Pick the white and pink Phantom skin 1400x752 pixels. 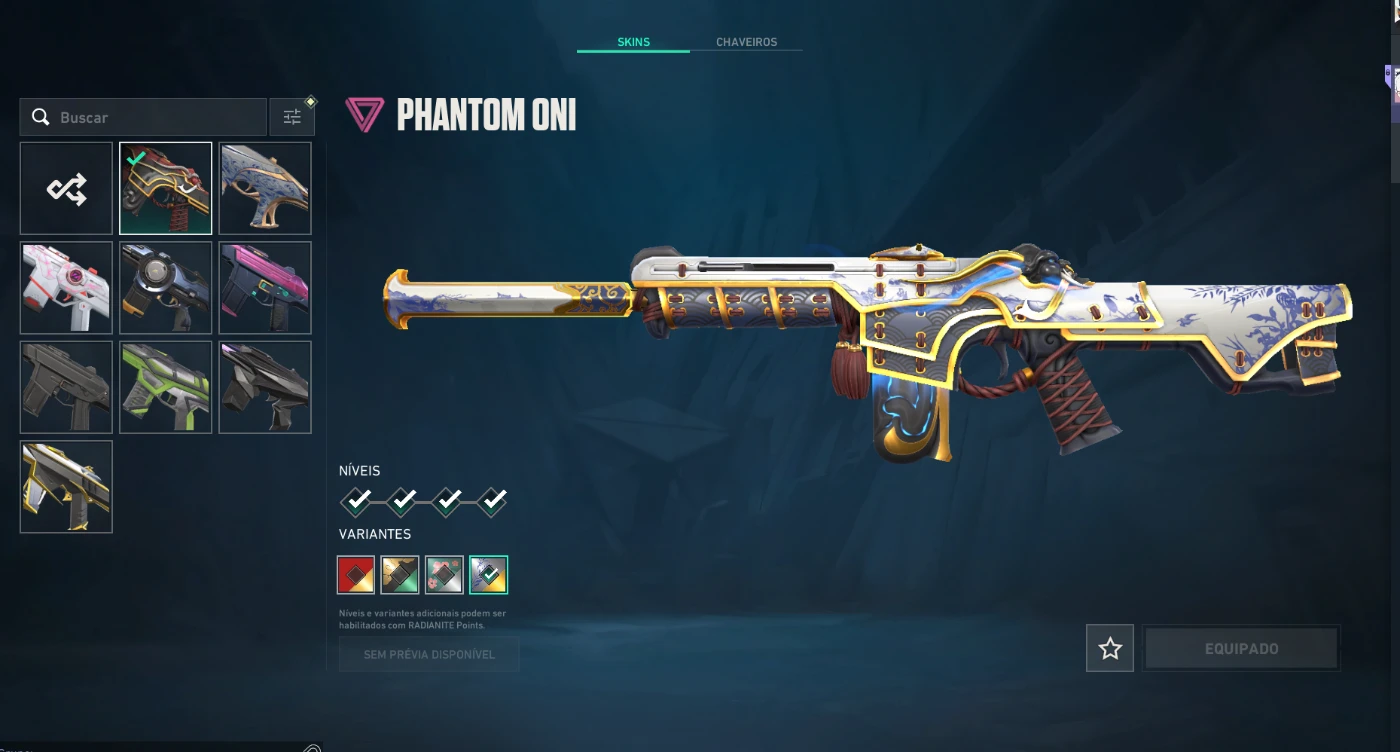coord(66,287)
